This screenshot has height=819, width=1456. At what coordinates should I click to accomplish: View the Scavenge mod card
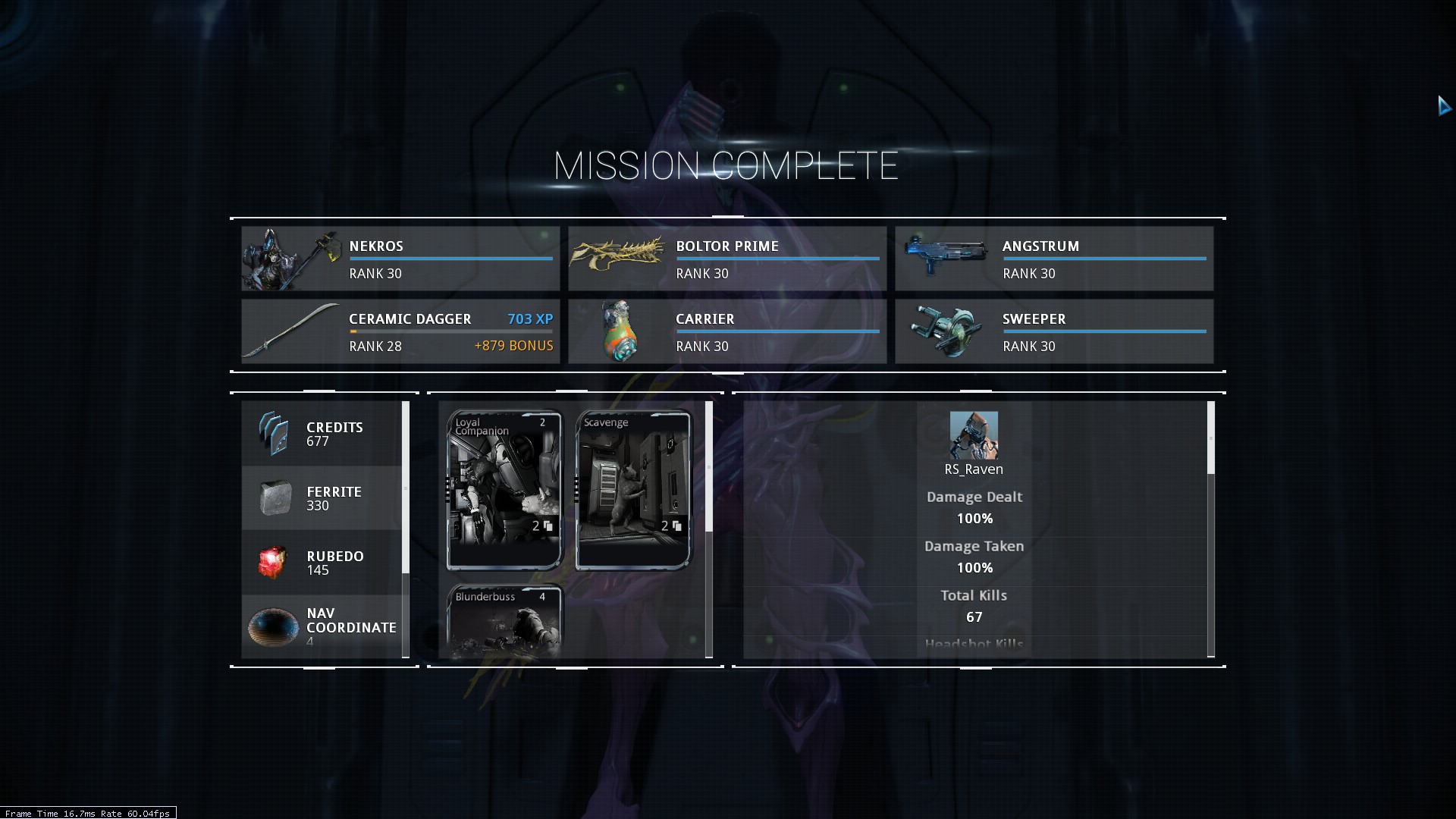tap(633, 490)
